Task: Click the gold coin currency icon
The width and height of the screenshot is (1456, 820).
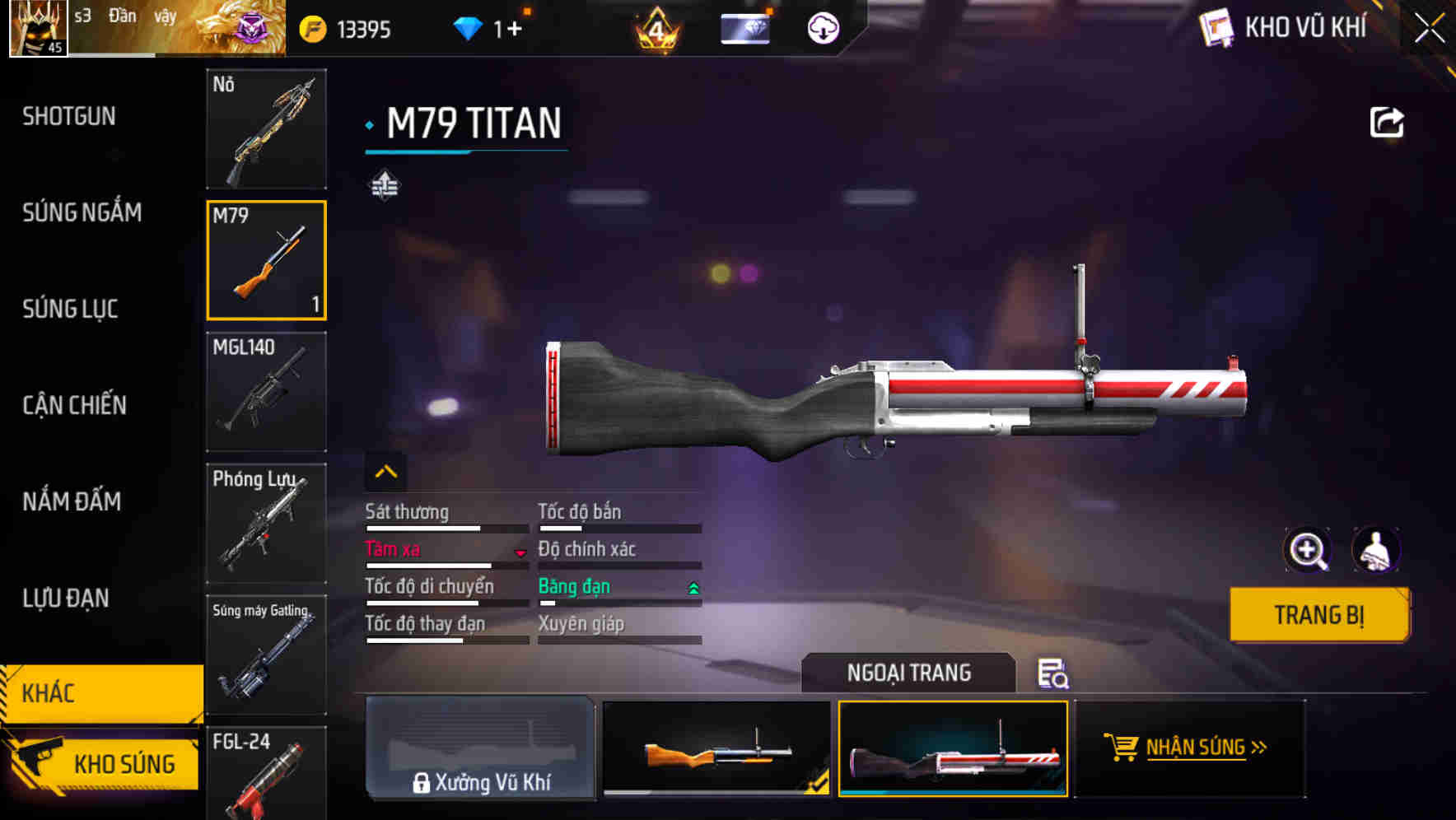Action: tap(311, 27)
